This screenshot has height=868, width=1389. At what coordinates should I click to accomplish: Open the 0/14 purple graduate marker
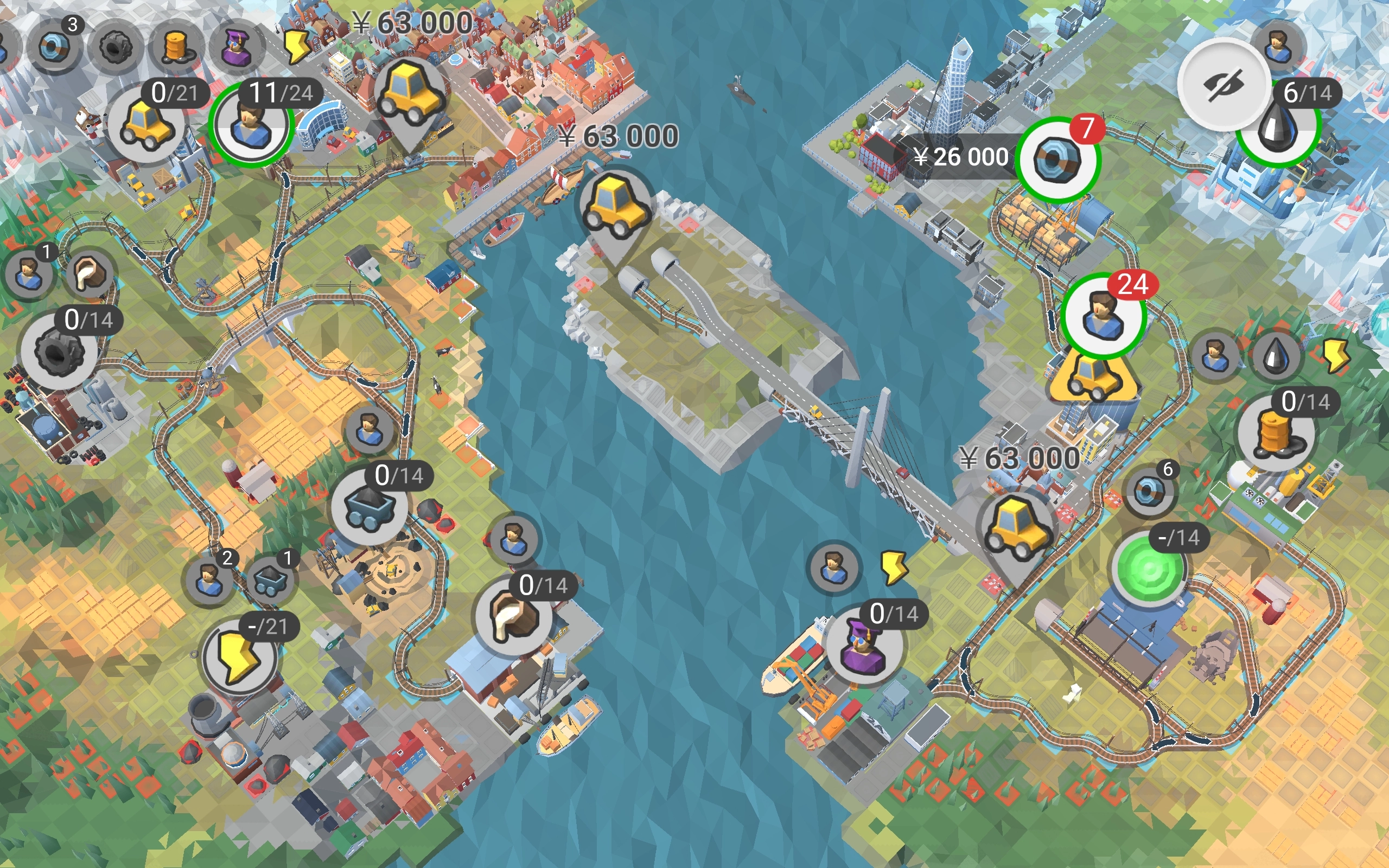[x=863, y=644]
